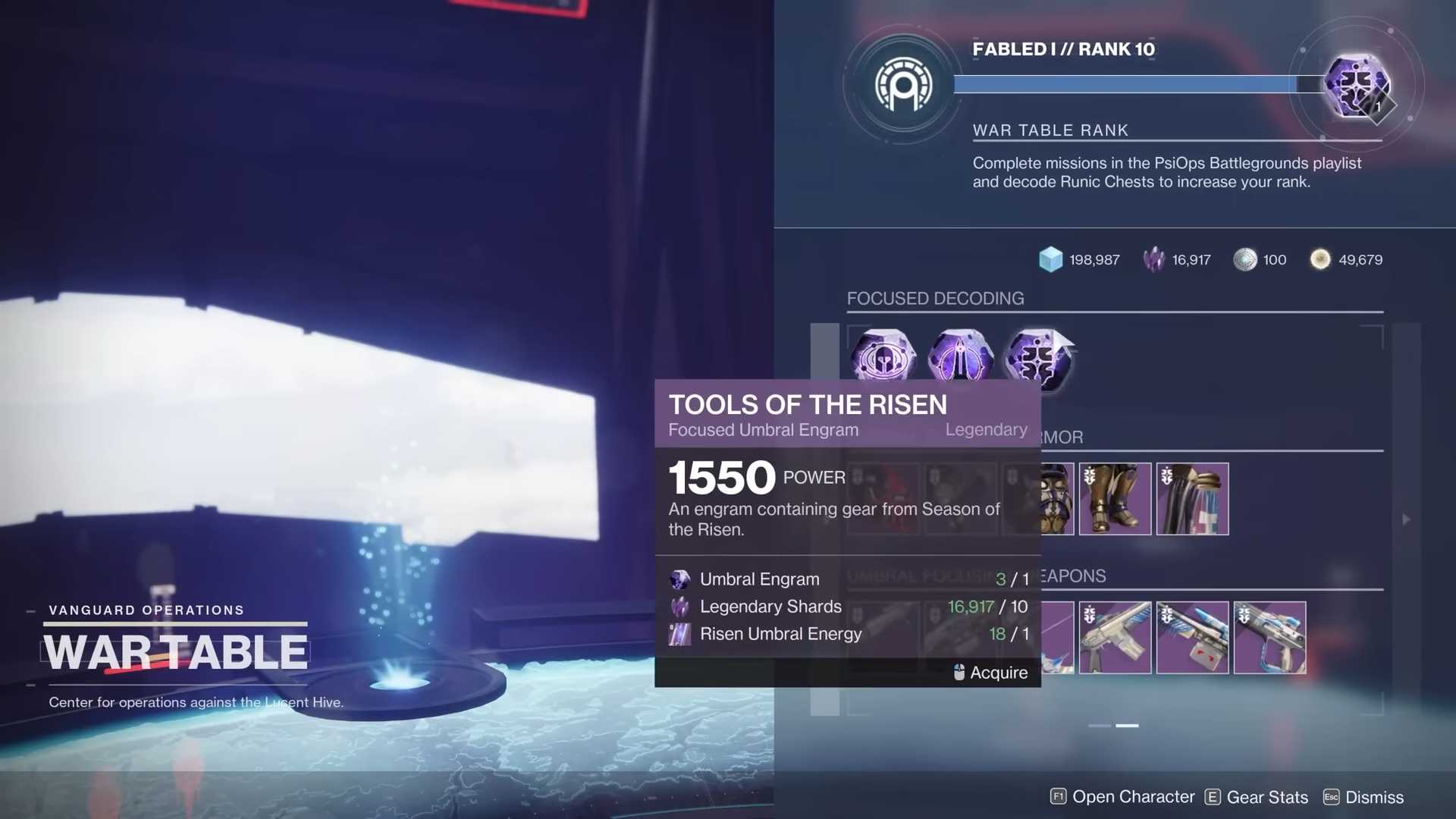The width and height of the screenshot is (1456, 819).
Task: Go to previous page via left bar
Action: coord(824,519)
